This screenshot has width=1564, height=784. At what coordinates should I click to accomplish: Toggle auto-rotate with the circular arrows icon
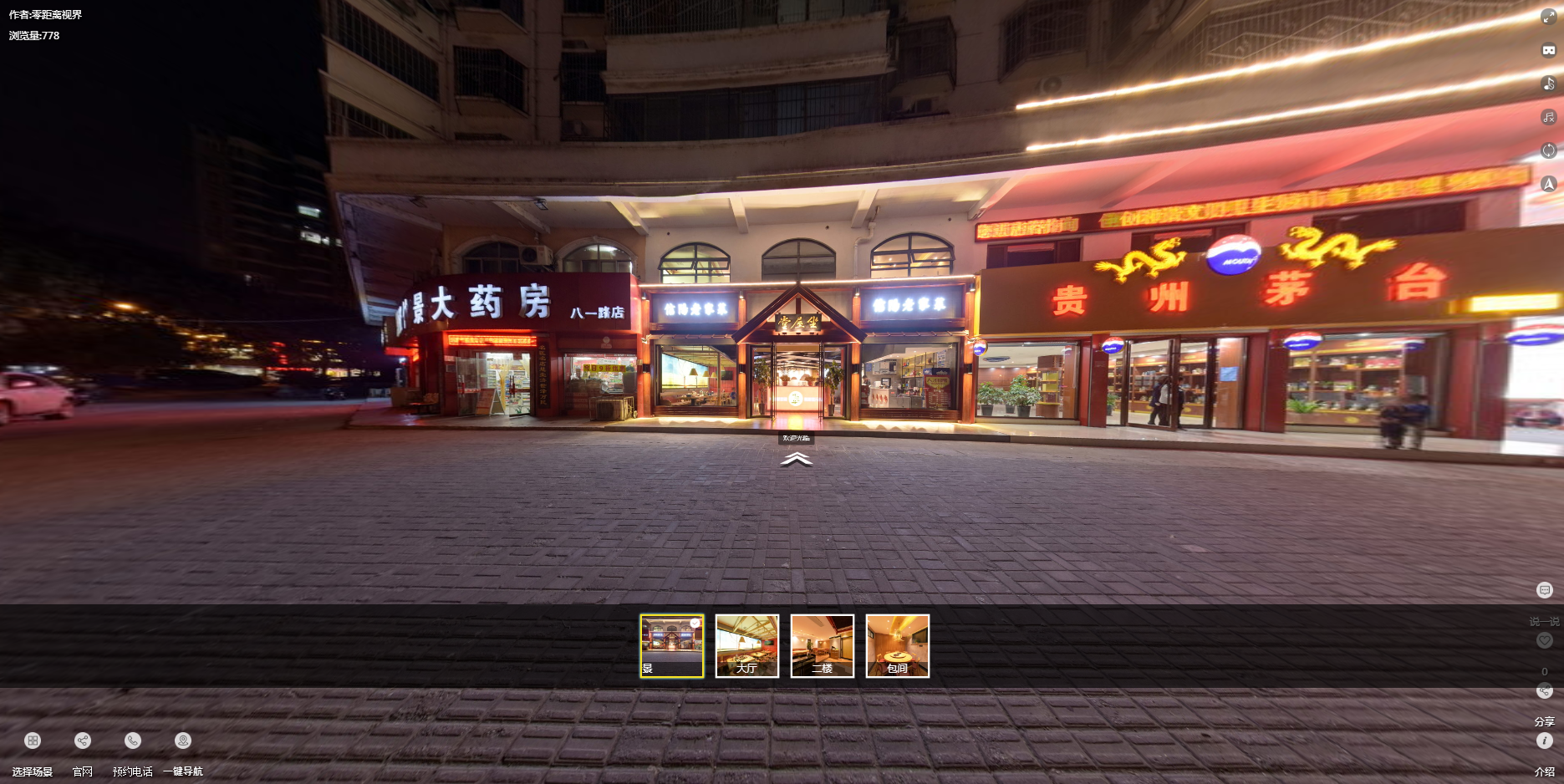click(1548, 150)
